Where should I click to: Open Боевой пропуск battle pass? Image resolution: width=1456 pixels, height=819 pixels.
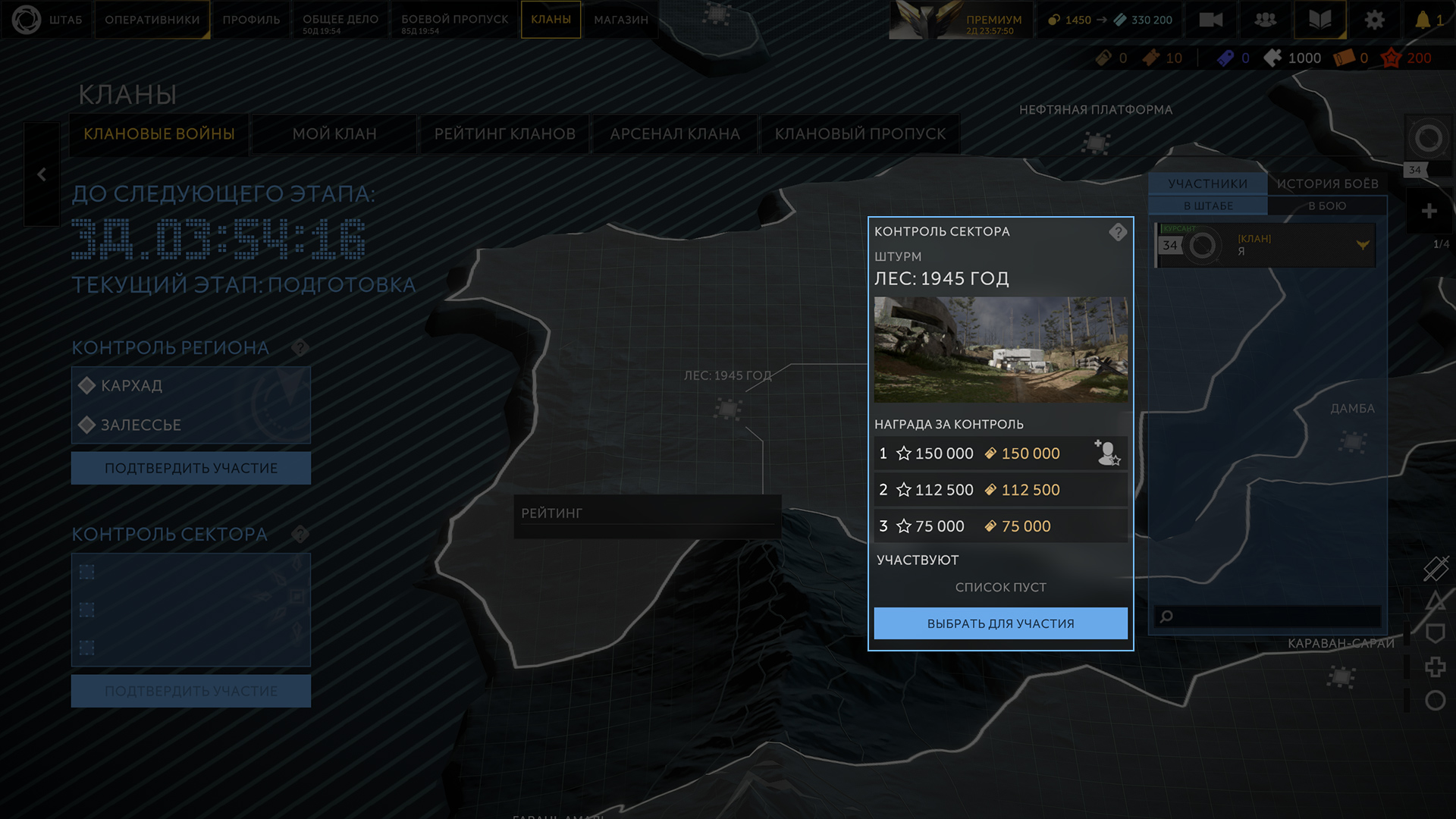pos(454,20)
